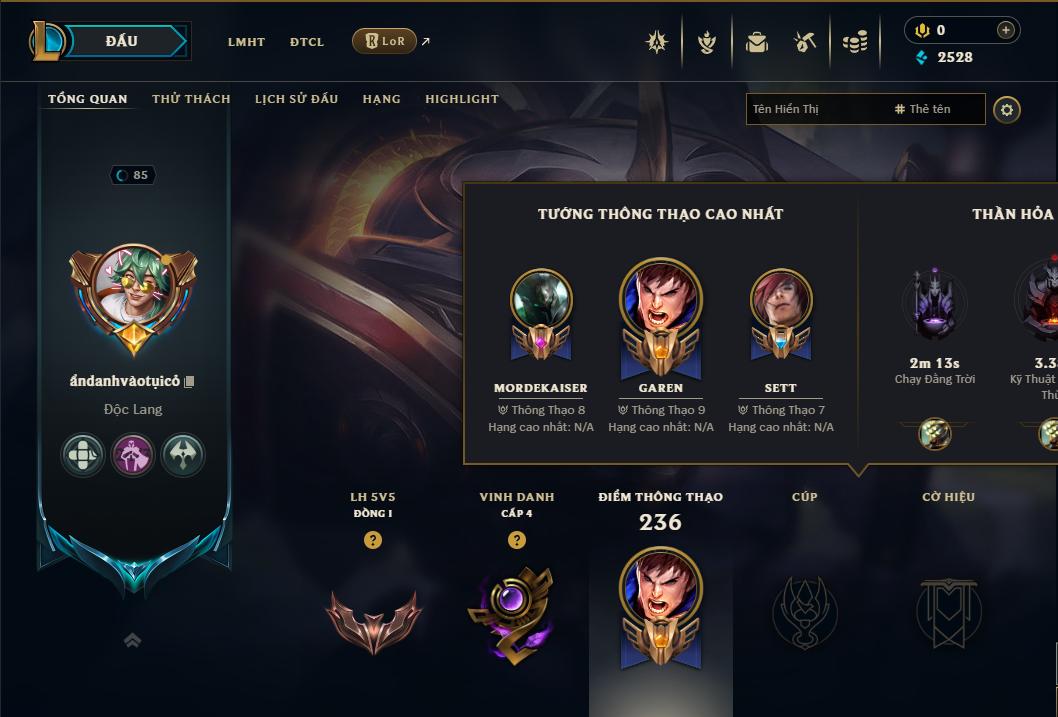
Task: Click the summoner name search field
Action: [815, 109]
